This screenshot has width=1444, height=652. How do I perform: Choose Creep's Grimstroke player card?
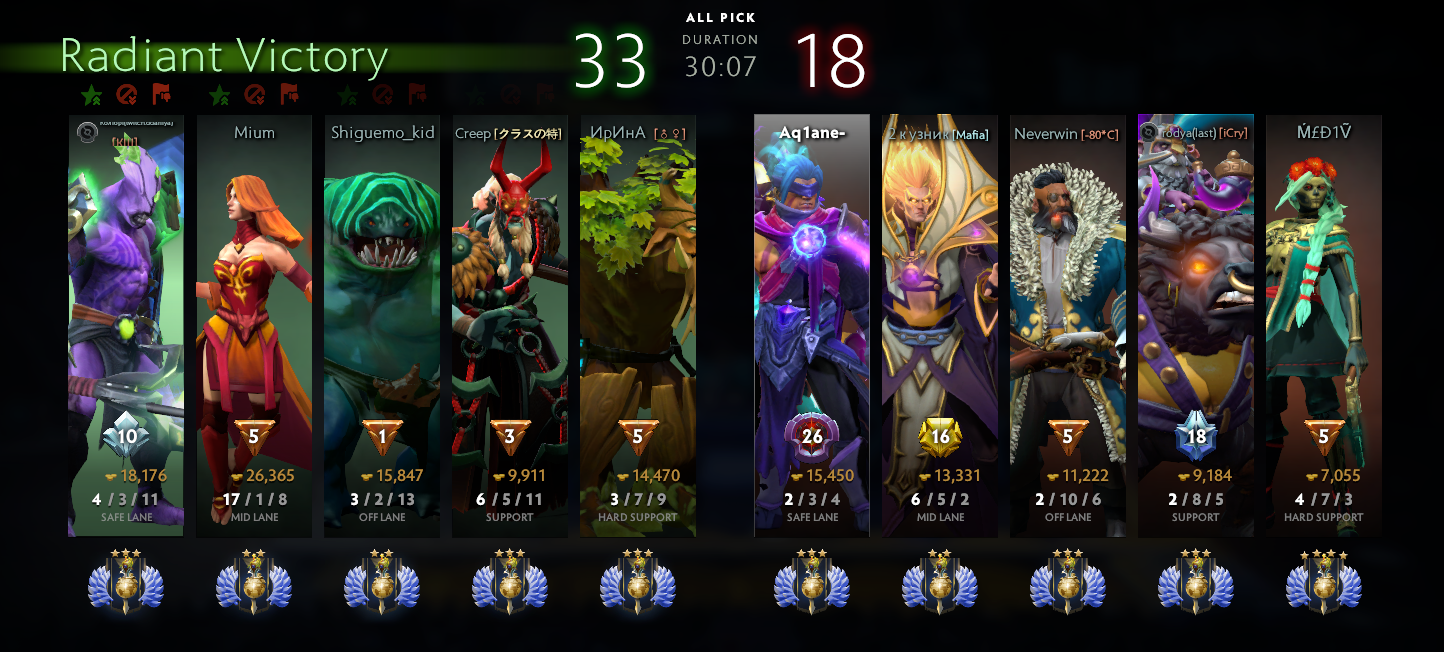[510, 300]
